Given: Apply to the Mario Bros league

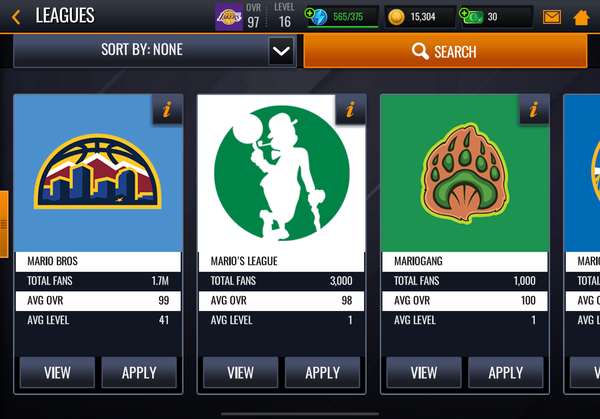Looking at the screenshot, I should (x=139, y=373).
